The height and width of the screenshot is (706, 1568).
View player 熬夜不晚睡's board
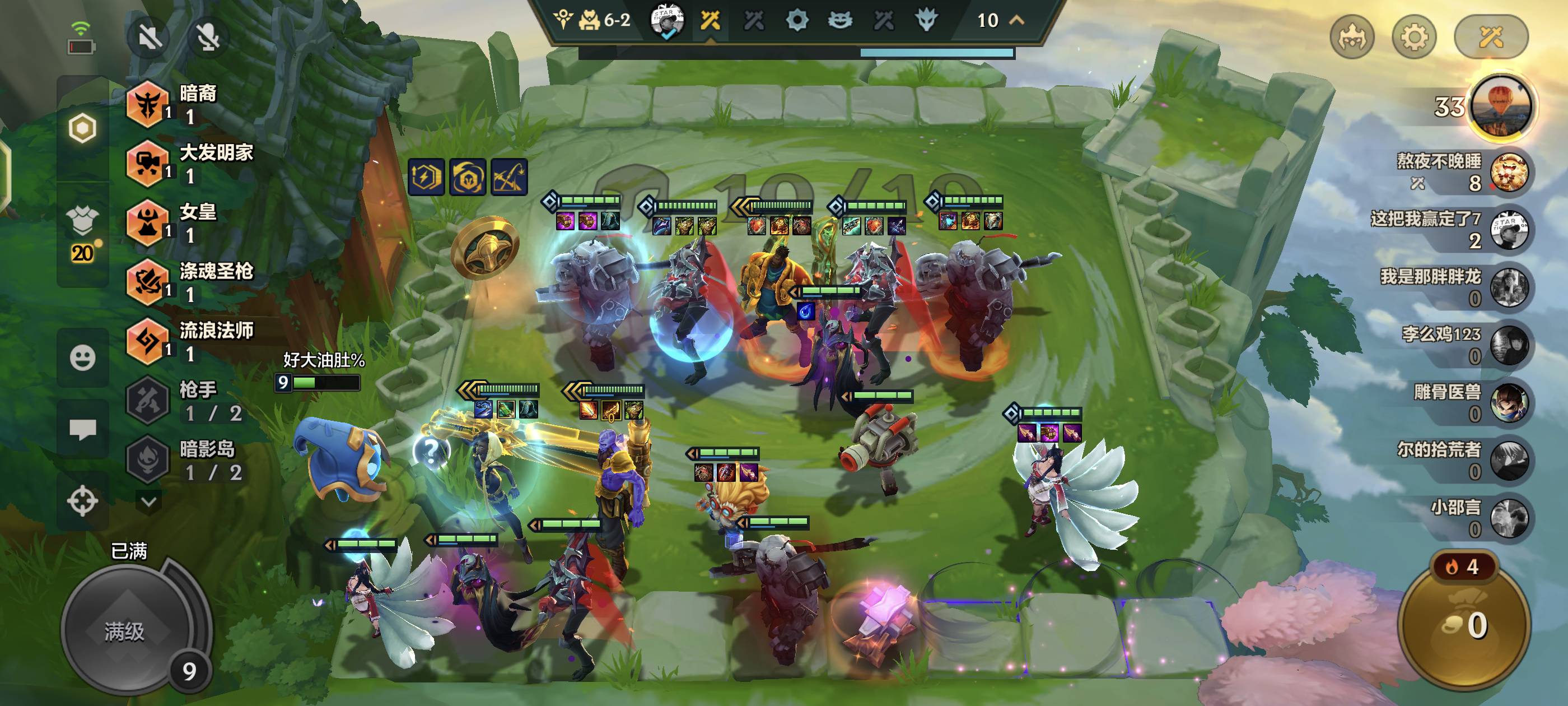(1508, 173)
